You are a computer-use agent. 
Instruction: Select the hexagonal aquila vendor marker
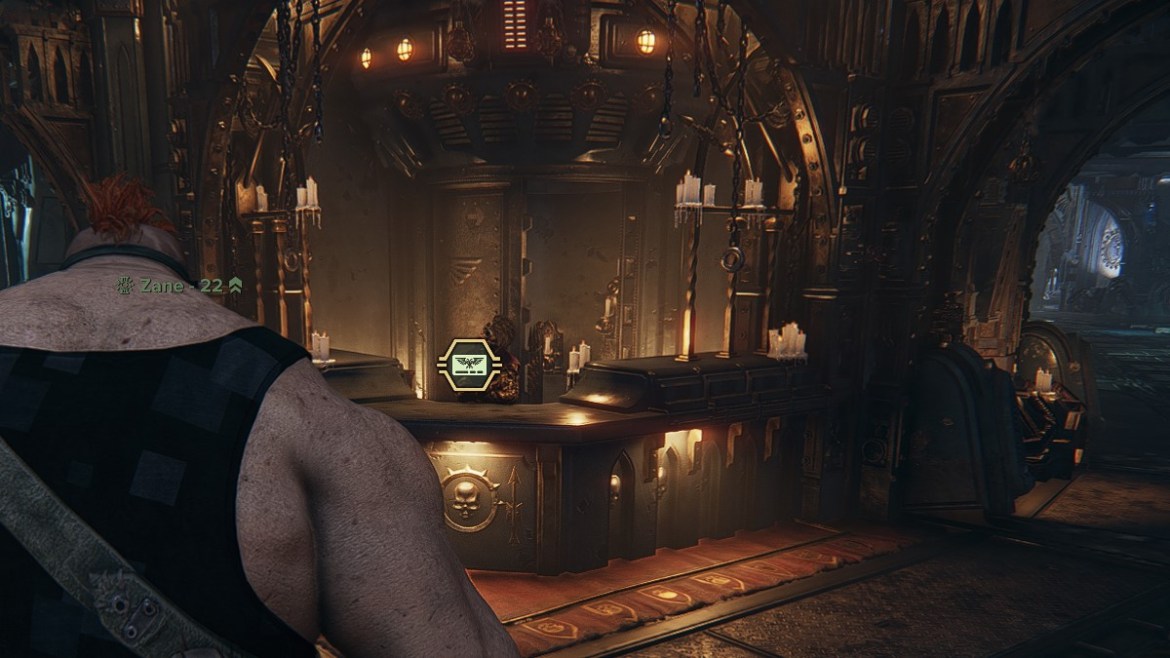tap(465, 365)
